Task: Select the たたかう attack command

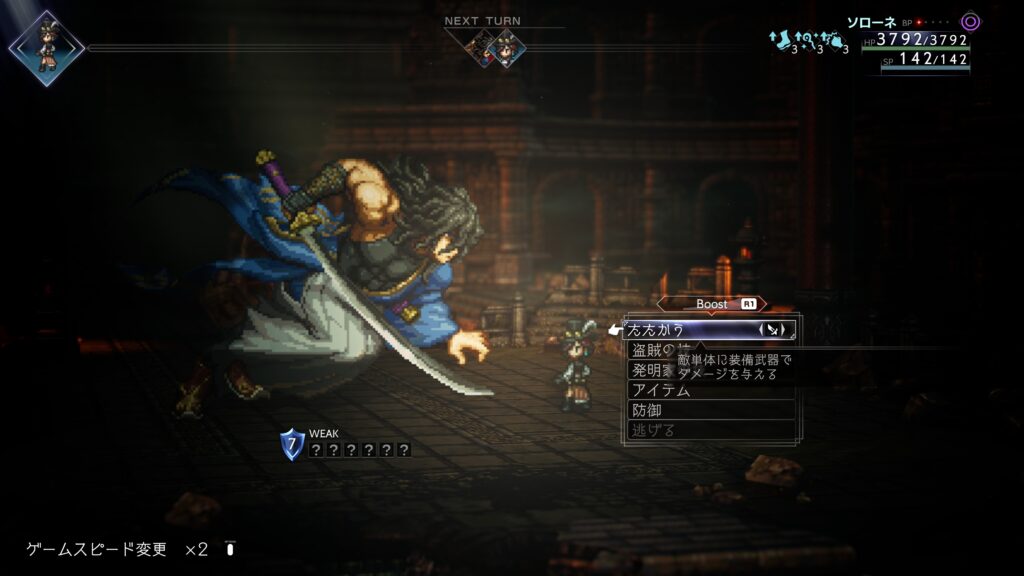Action: [x=680, y=329]
